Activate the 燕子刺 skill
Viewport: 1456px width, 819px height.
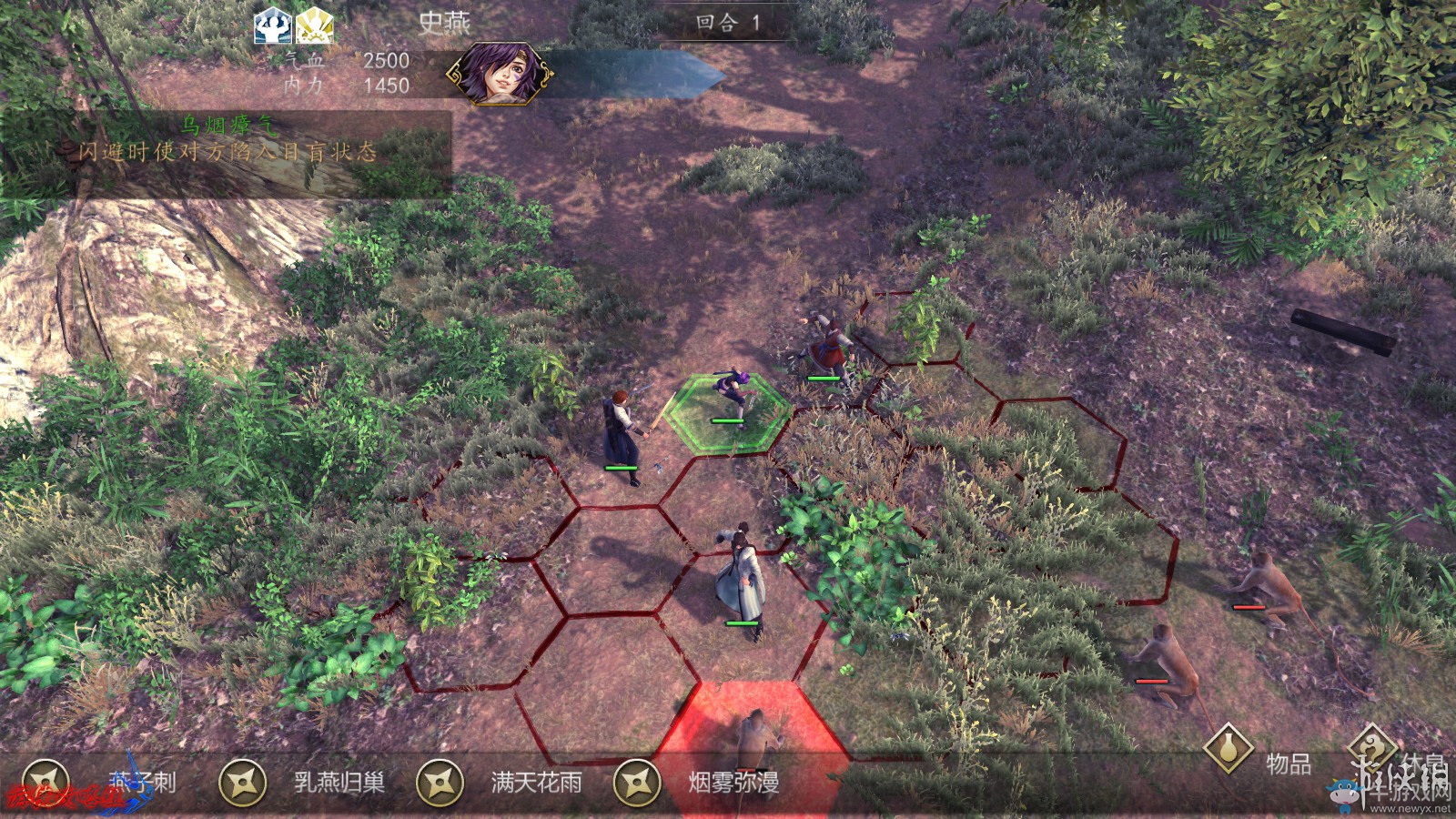pyautogui.click(x=47, y=783)
